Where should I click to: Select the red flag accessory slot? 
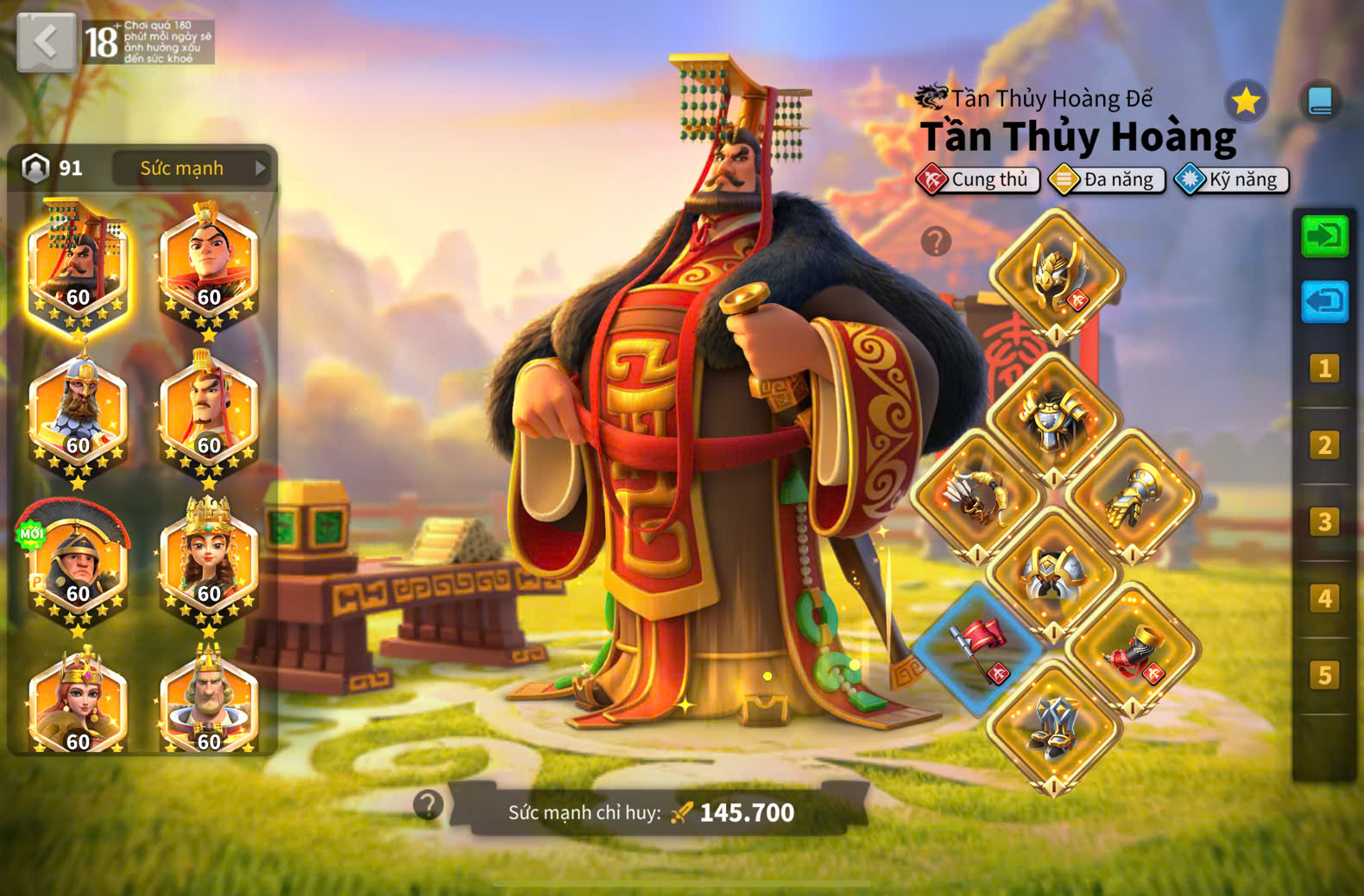click(x=978, y=647)
